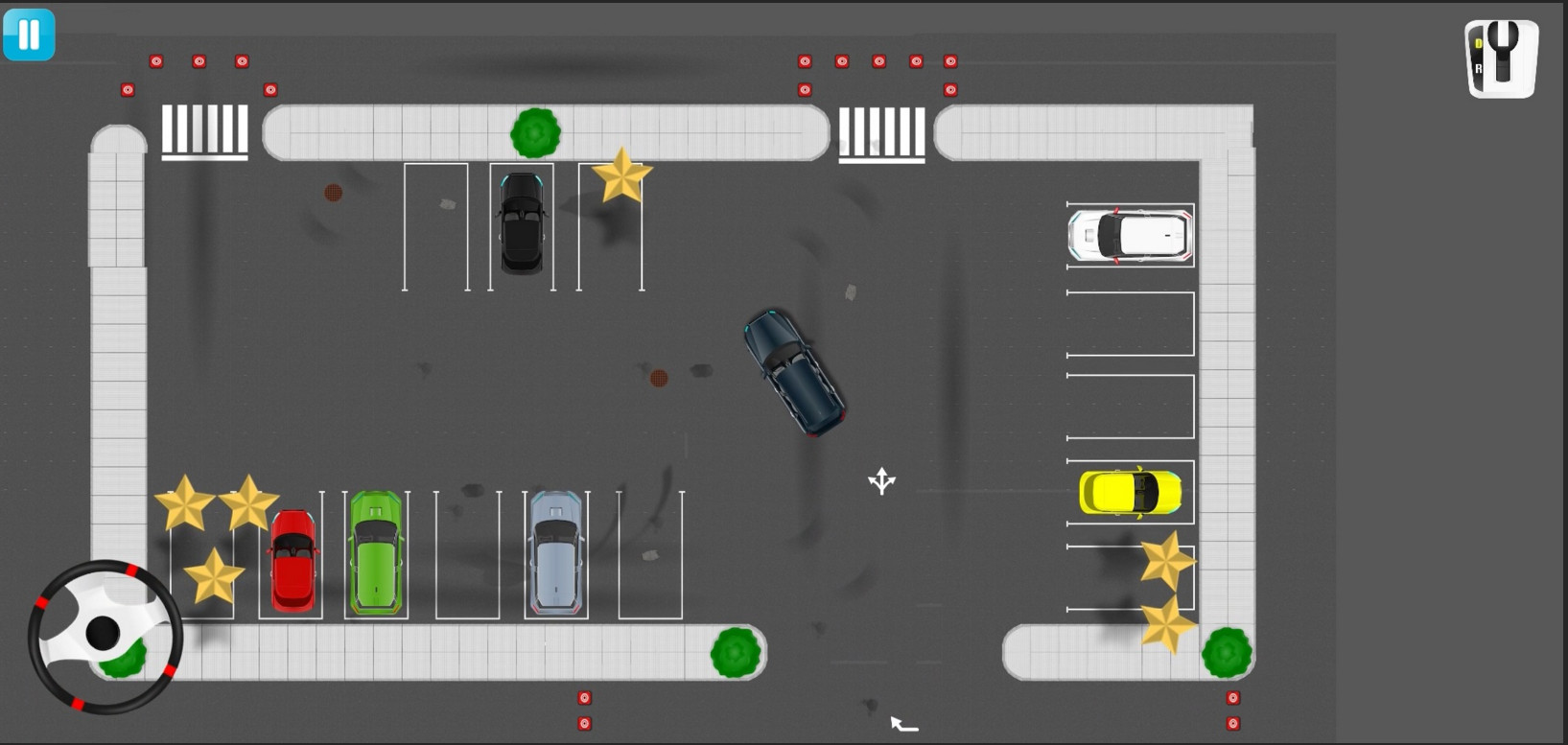Select the green car in its spot

[377, 553]
